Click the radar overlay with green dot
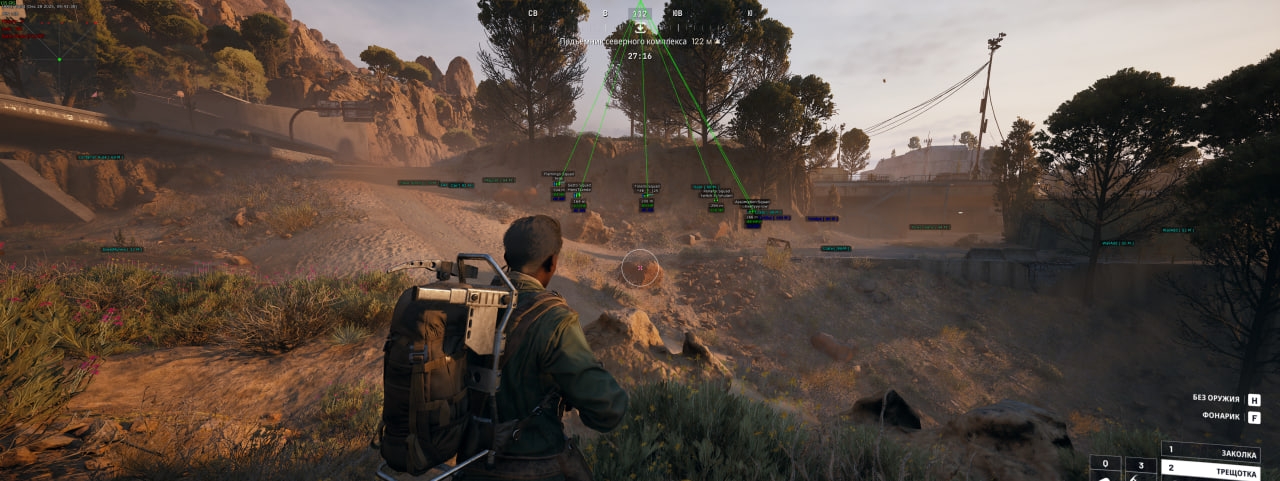1280x481 pixels. 59,57
